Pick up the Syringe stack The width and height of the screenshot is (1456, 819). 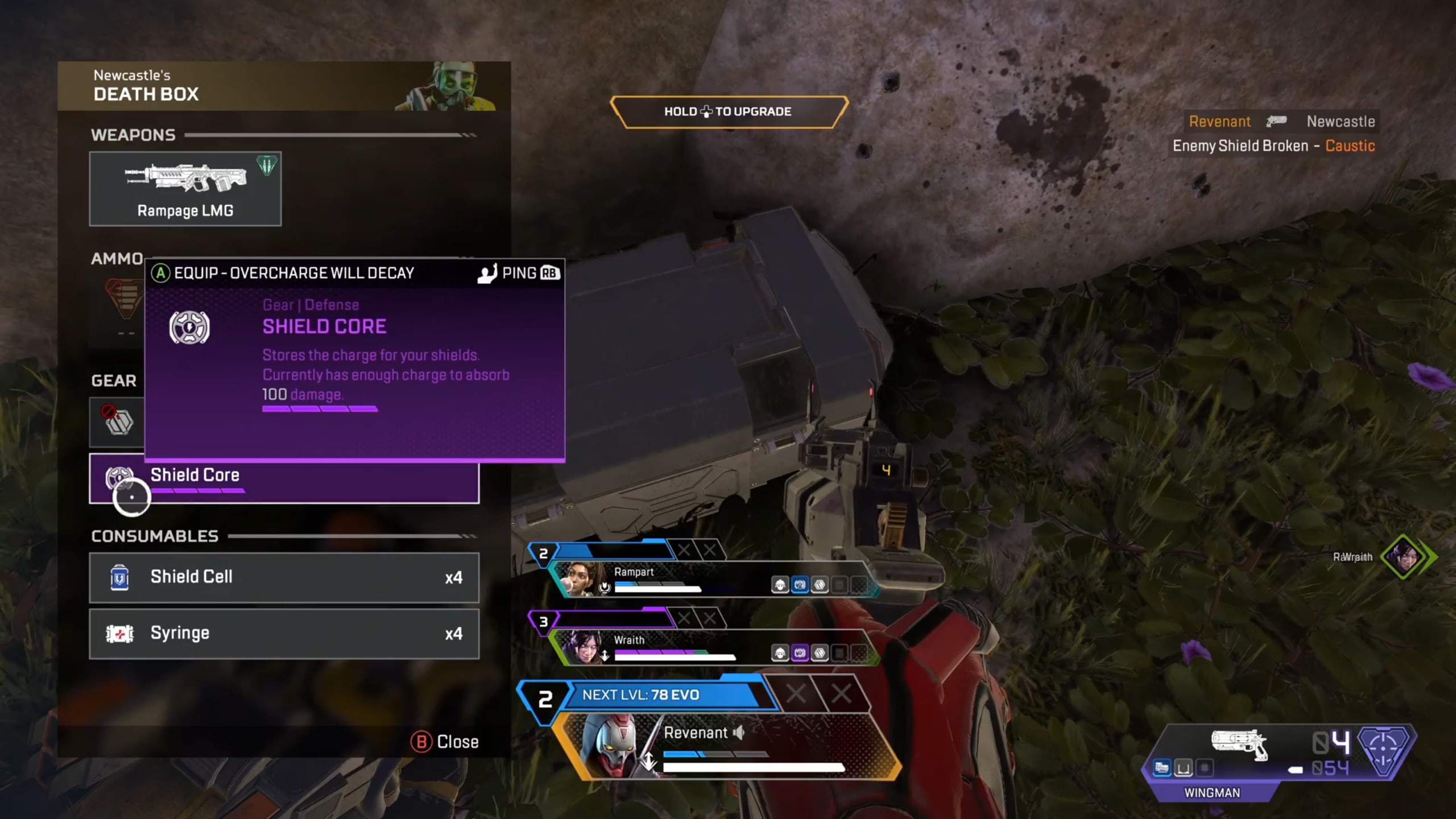click(x=284, y=634)
